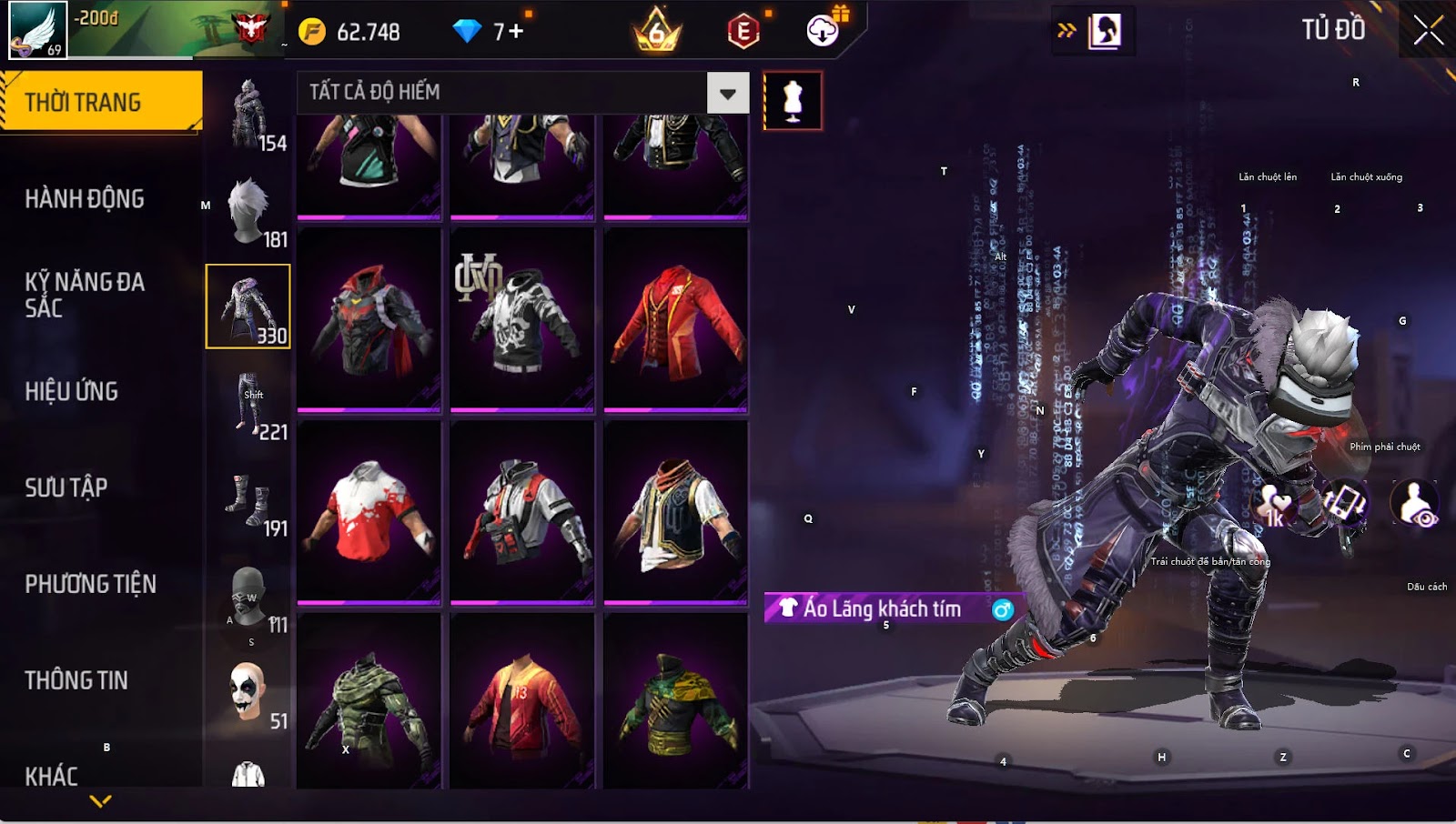This screenshot has width=1456, height=824.
Task: Toggle the character view eye icon
Action: pyautogui.click(x=1415, y=503)
